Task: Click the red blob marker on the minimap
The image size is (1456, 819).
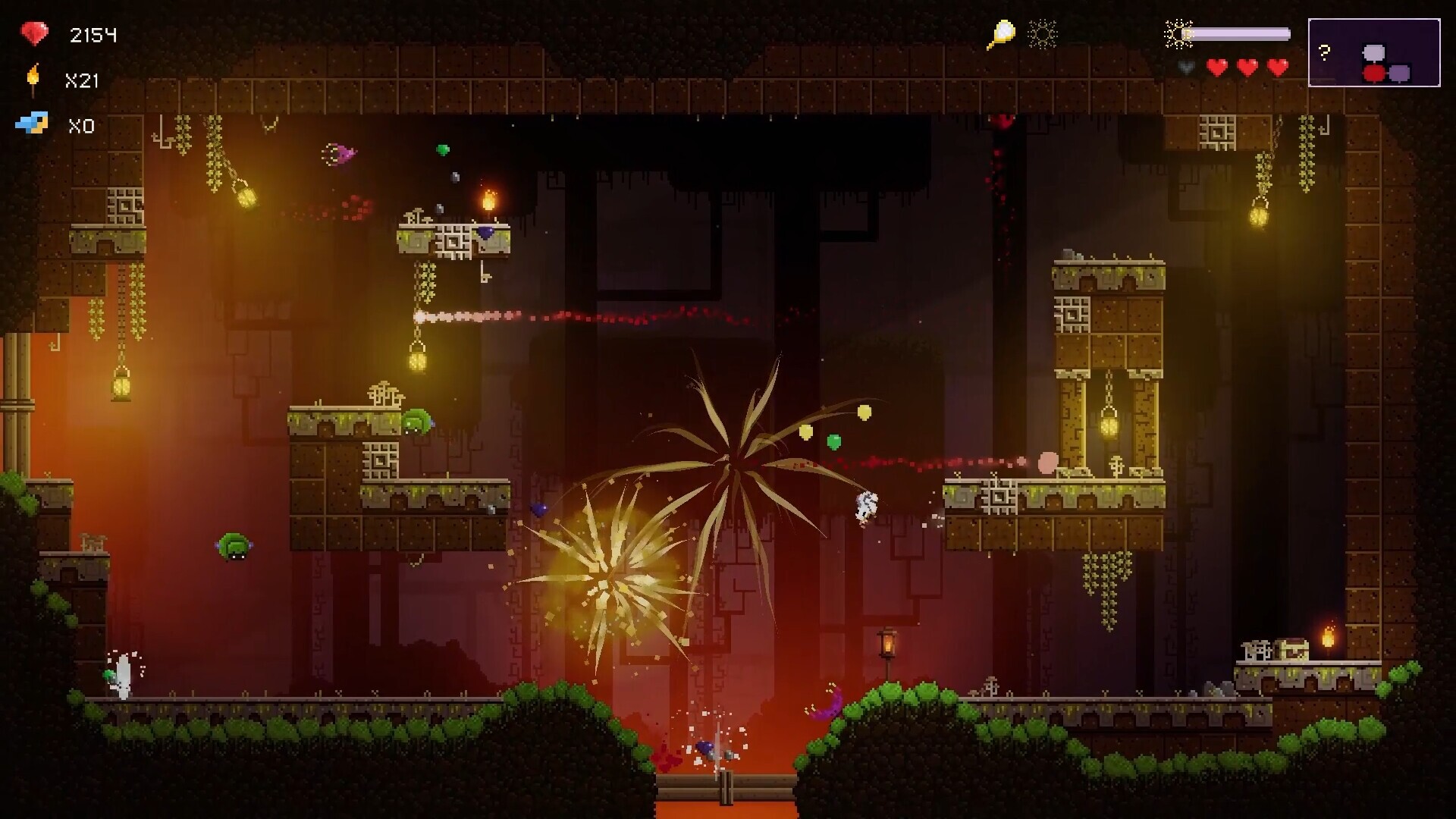Action: pyautogui.click(x=1373, y=73)
